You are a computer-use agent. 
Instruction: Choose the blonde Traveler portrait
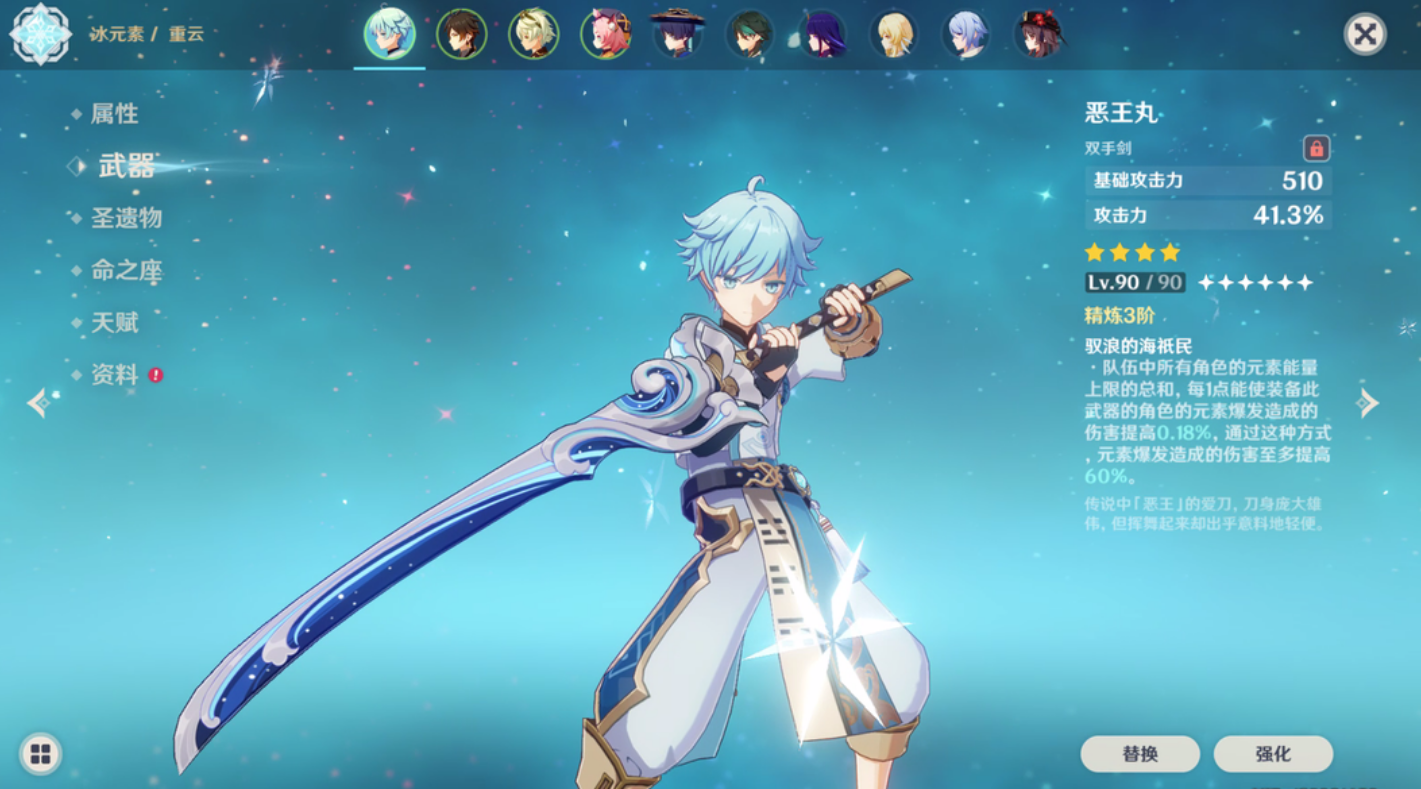coord(893,34)
